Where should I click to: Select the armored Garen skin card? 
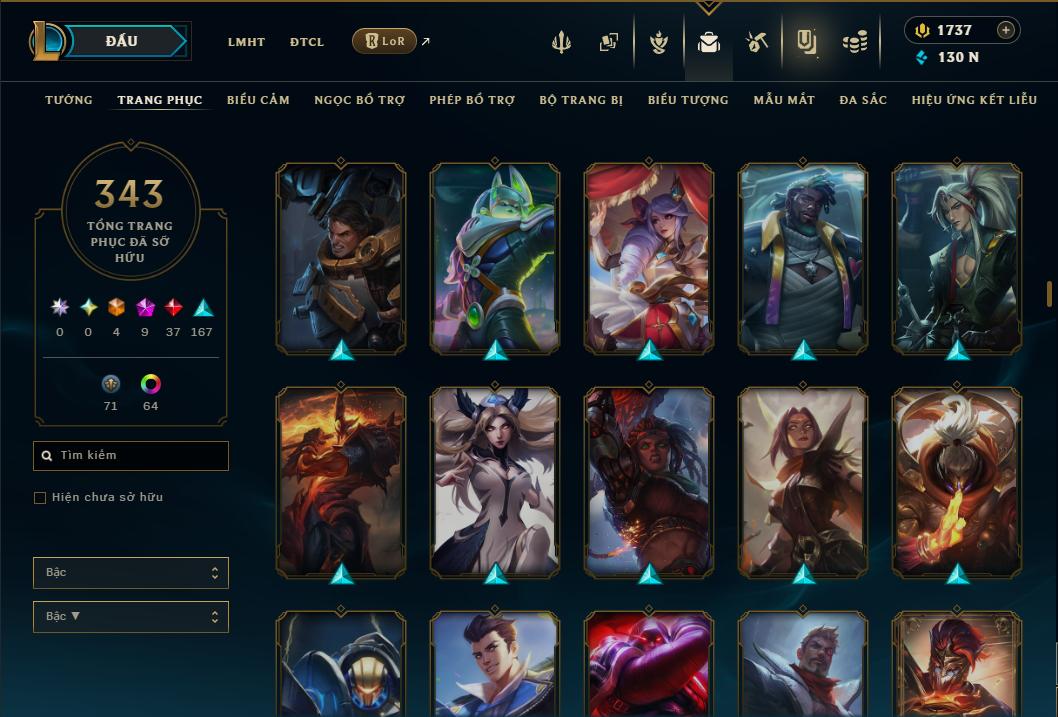341,259
